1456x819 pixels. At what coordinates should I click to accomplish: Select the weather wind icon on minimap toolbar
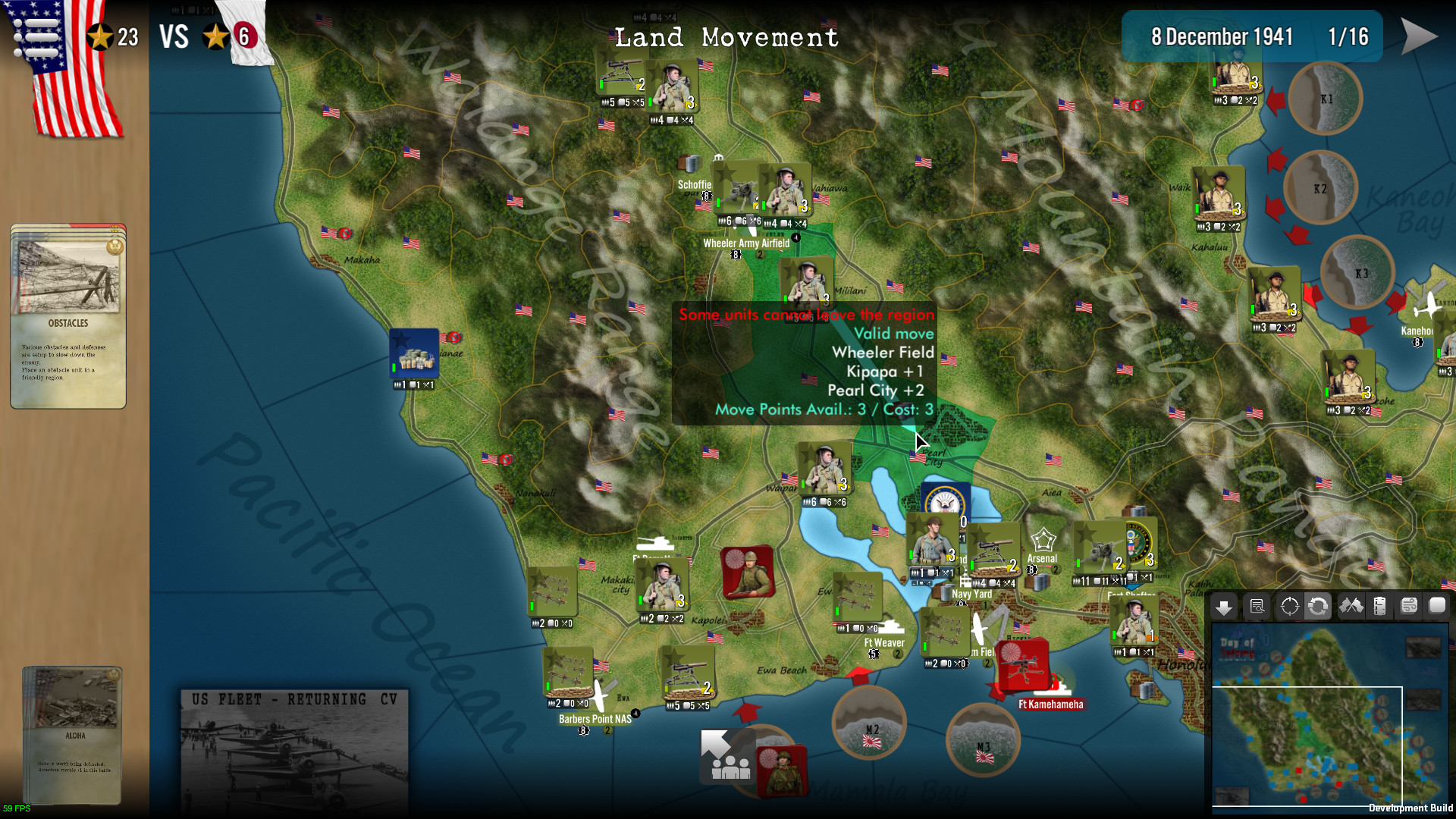1408,607
